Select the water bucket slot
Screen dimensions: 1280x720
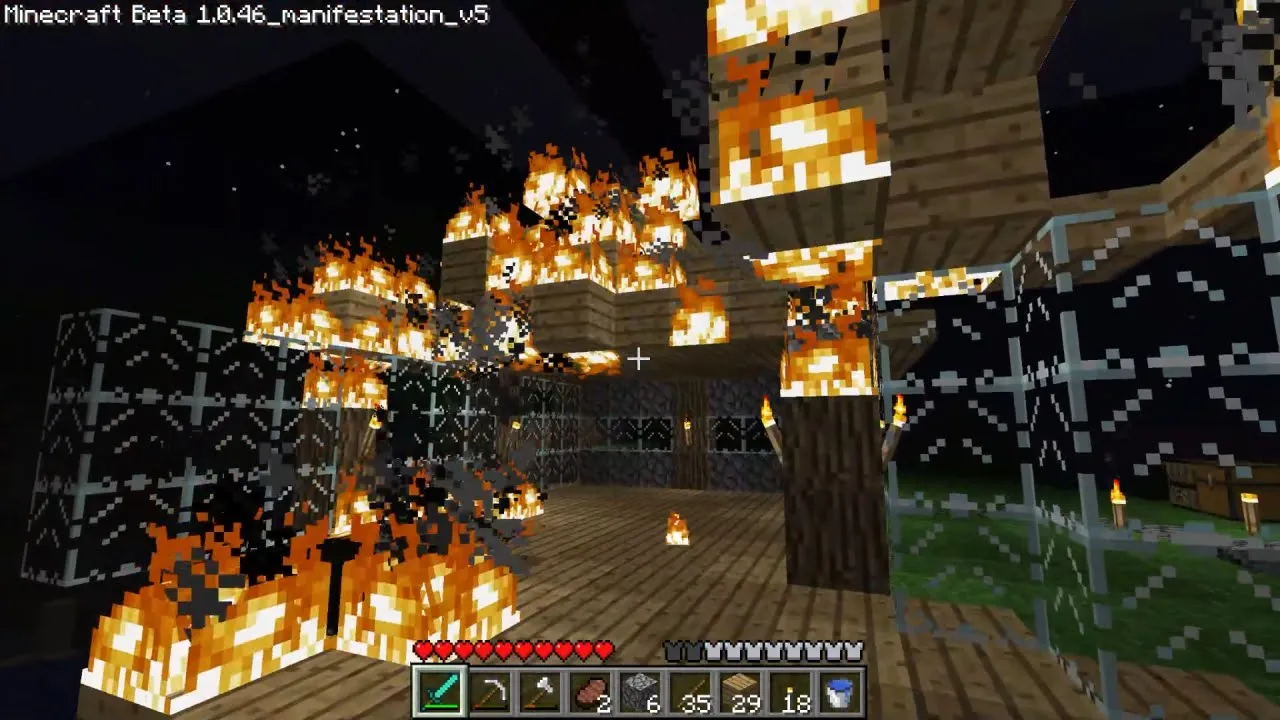tap(840, 692)
